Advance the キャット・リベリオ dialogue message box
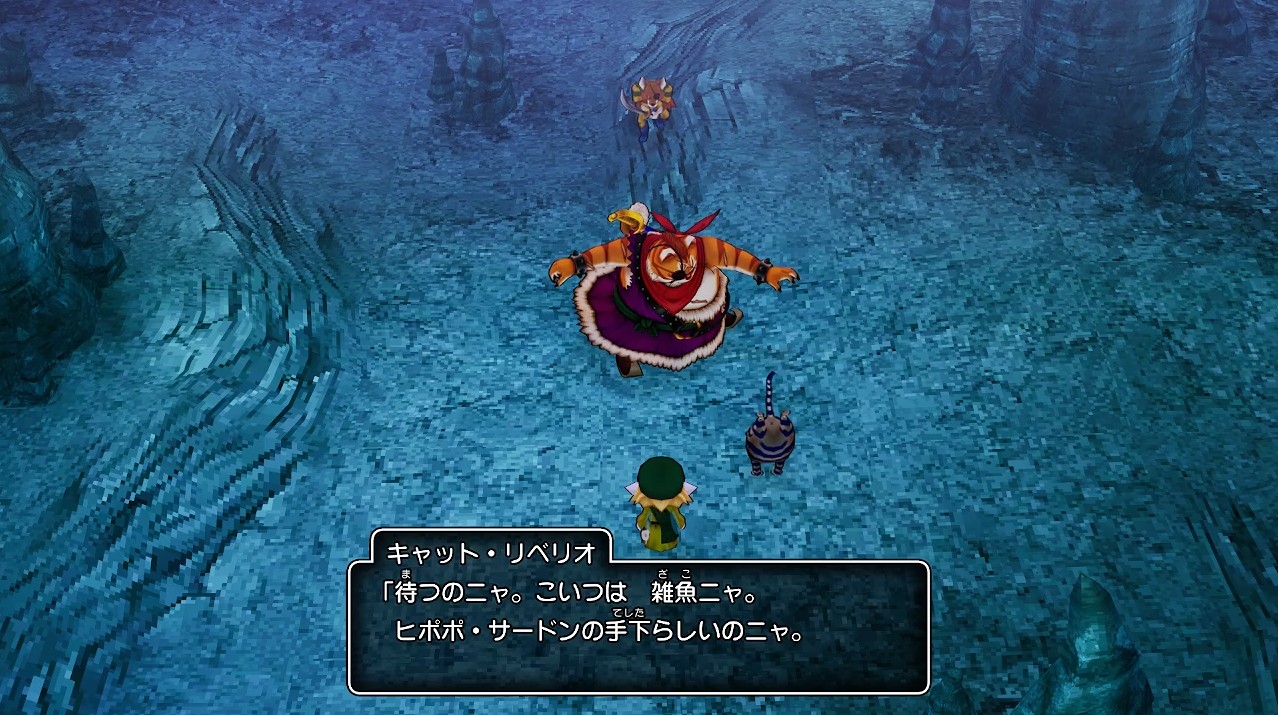Screen dimensions: 1278x715 [638, 626]
